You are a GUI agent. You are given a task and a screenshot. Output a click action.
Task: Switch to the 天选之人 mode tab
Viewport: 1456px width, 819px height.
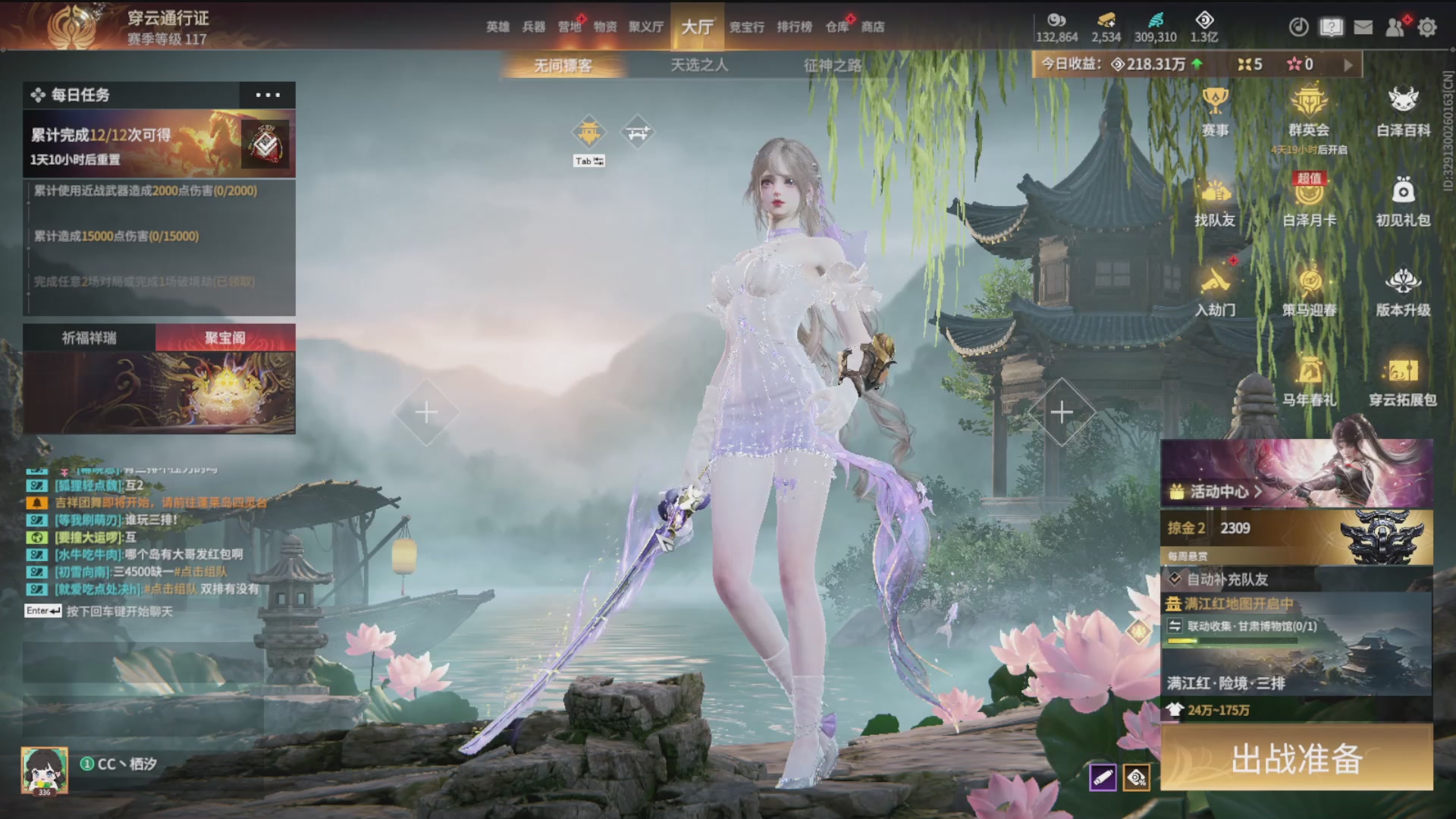pos(699,66)
